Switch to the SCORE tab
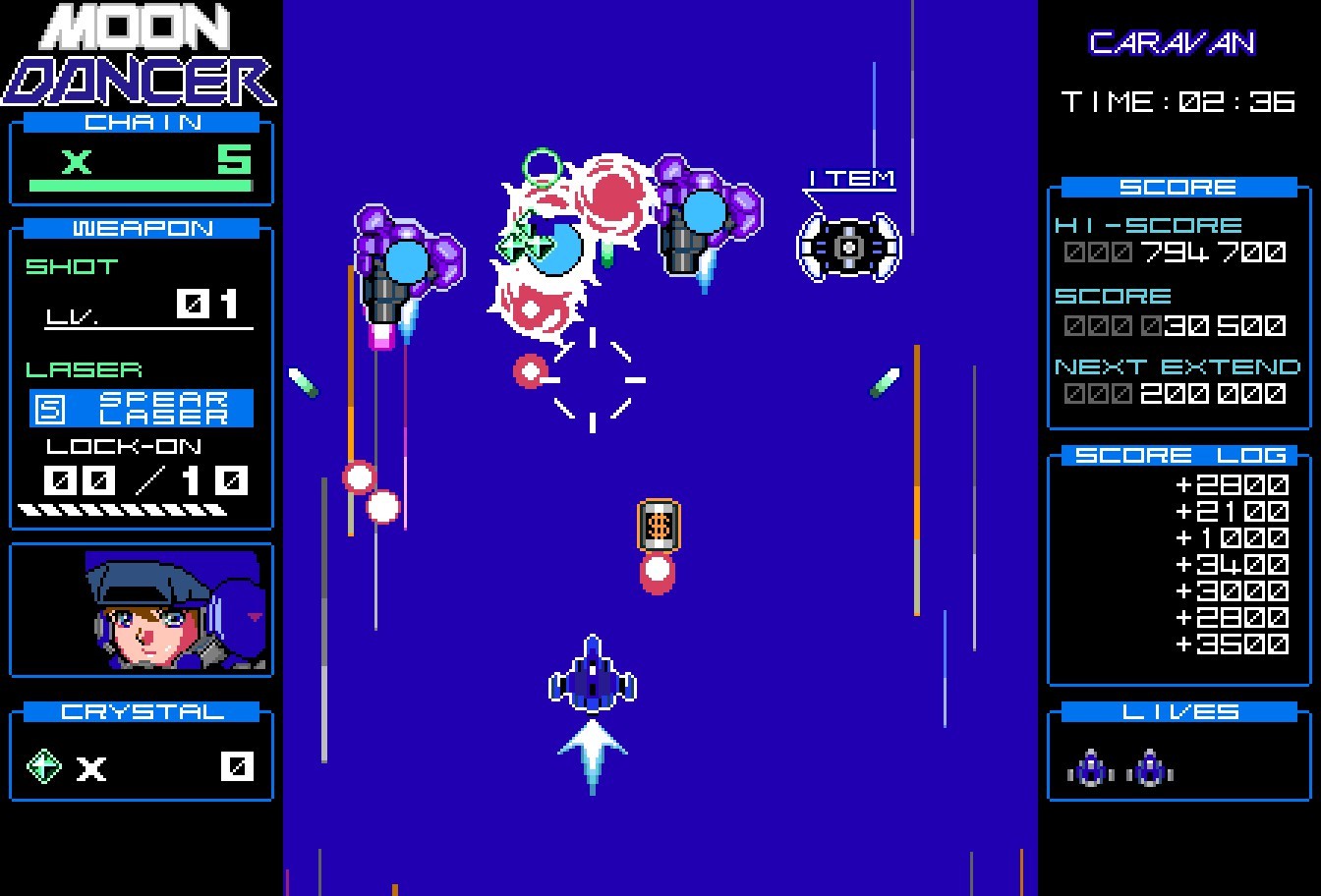1321x896 pixels. (x=1177, y=186)
